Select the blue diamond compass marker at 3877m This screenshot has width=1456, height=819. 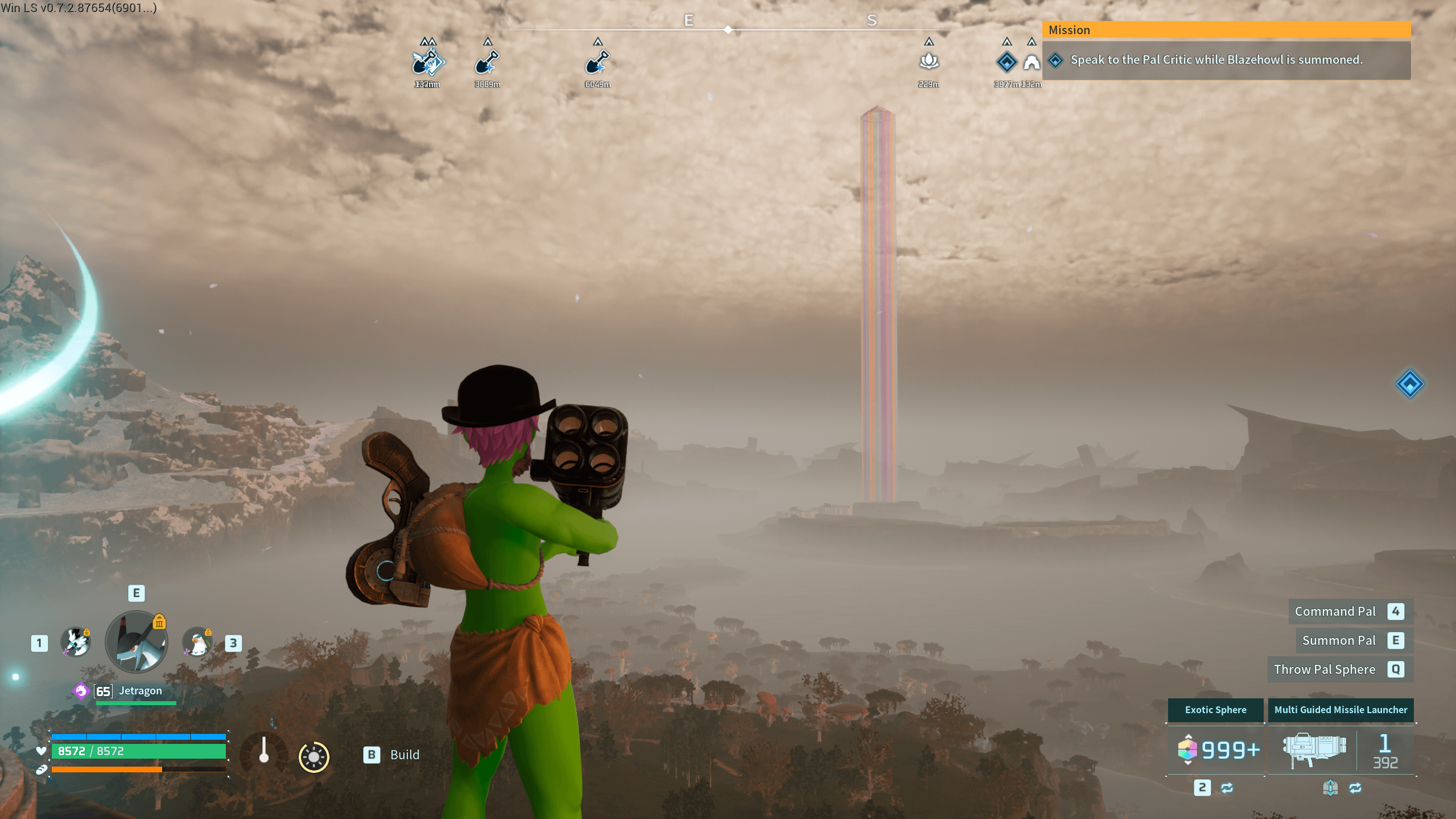pyautogui.click(x=1007, y=61)
